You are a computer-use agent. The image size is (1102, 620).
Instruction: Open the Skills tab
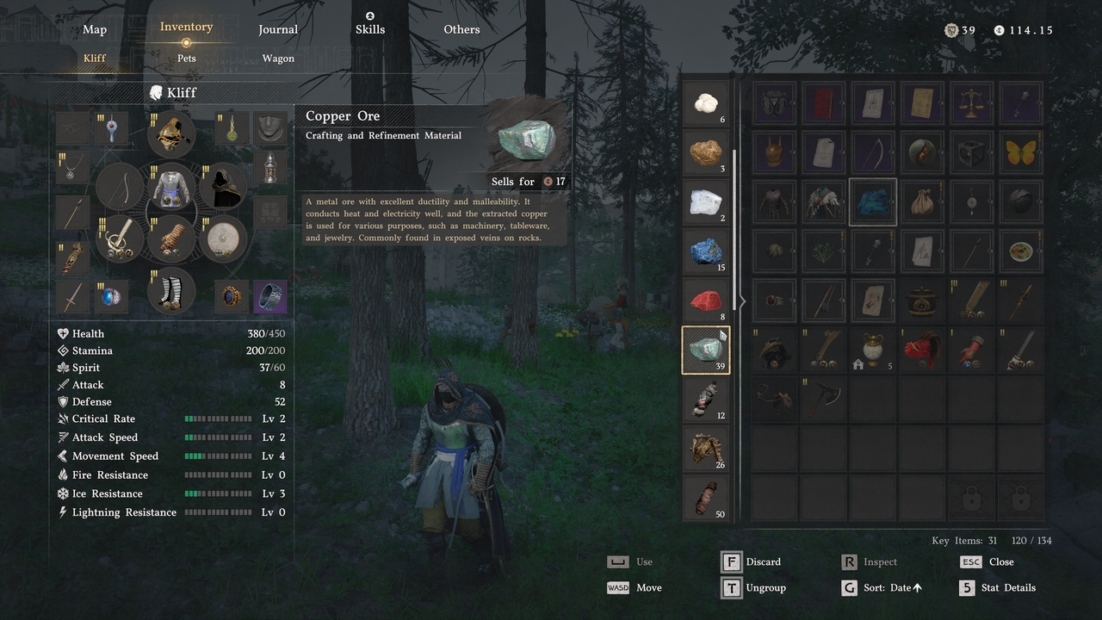[370, 29]
